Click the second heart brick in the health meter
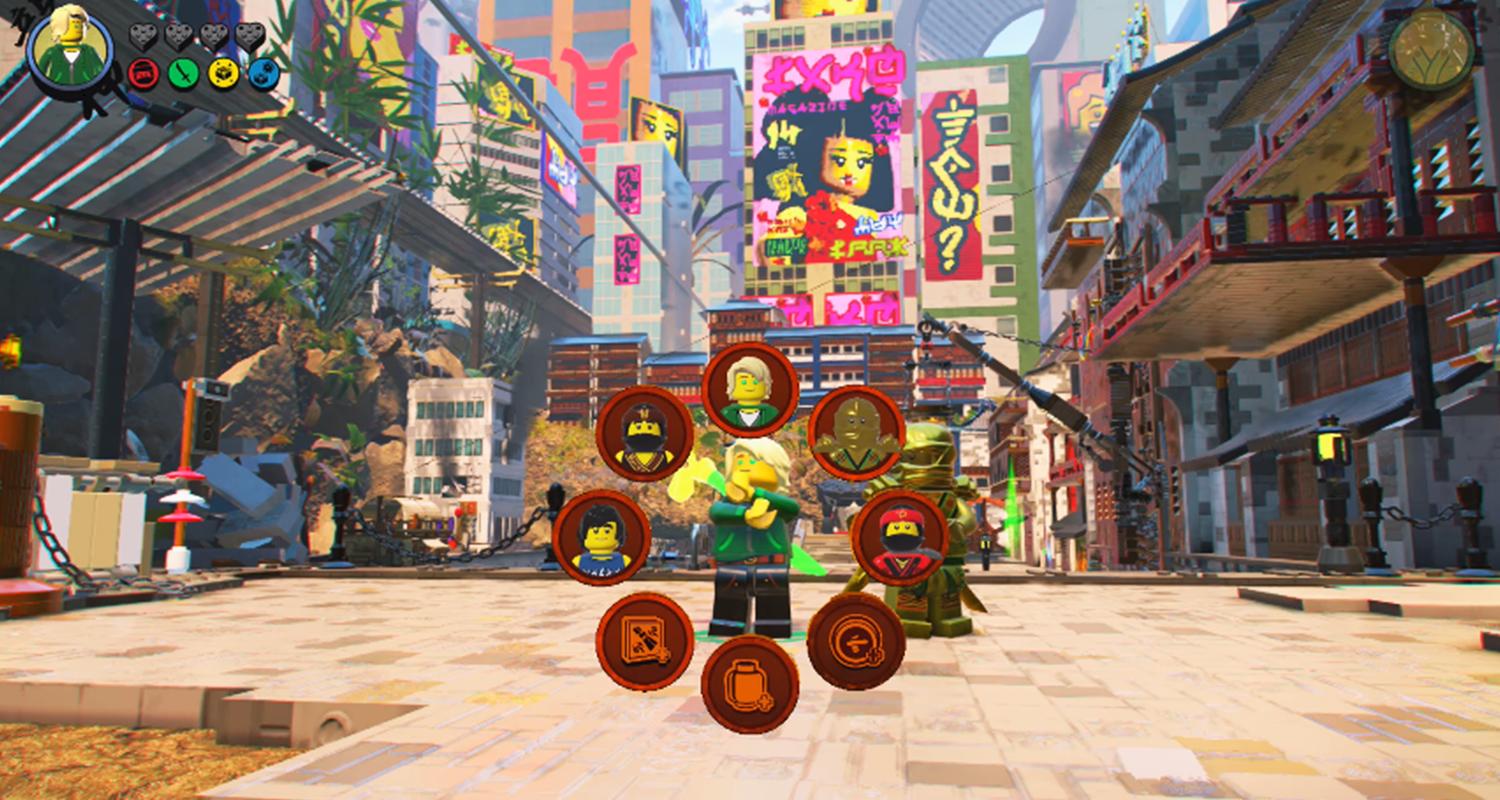The height and width of the screenshot is (800, 1500). [x=177, y=36]
